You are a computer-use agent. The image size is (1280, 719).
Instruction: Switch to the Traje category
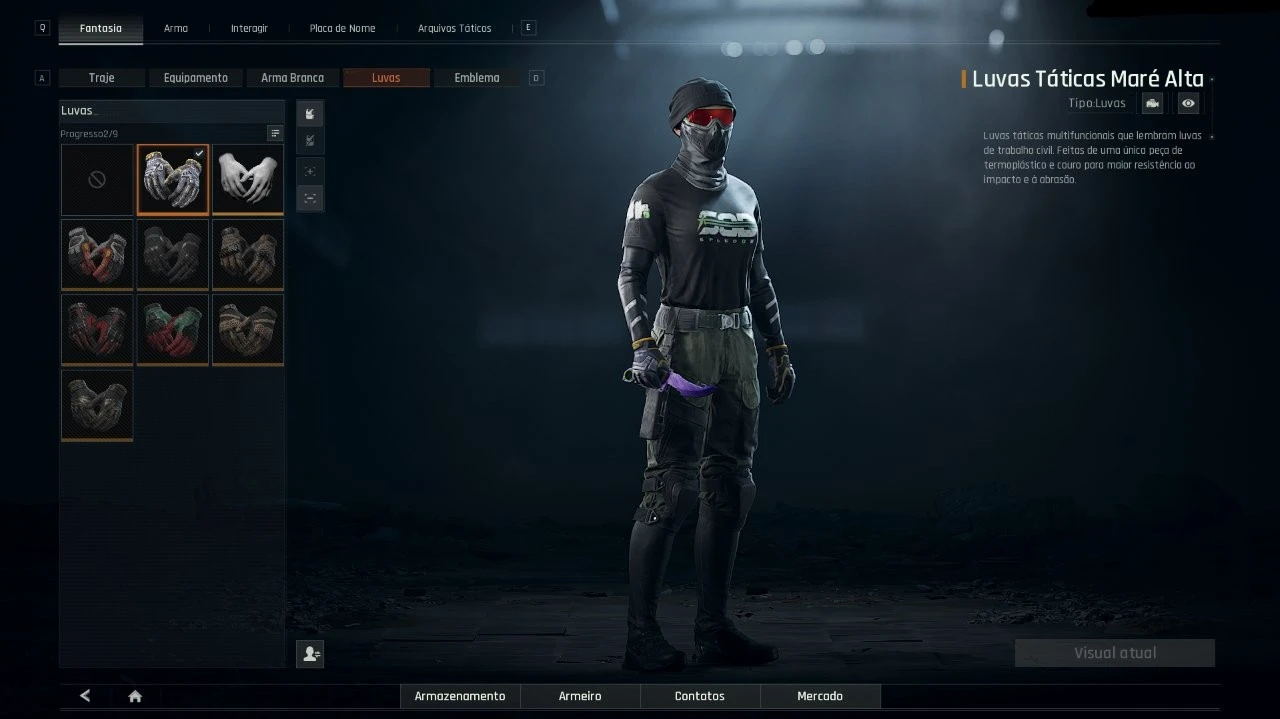coord(102,78)
